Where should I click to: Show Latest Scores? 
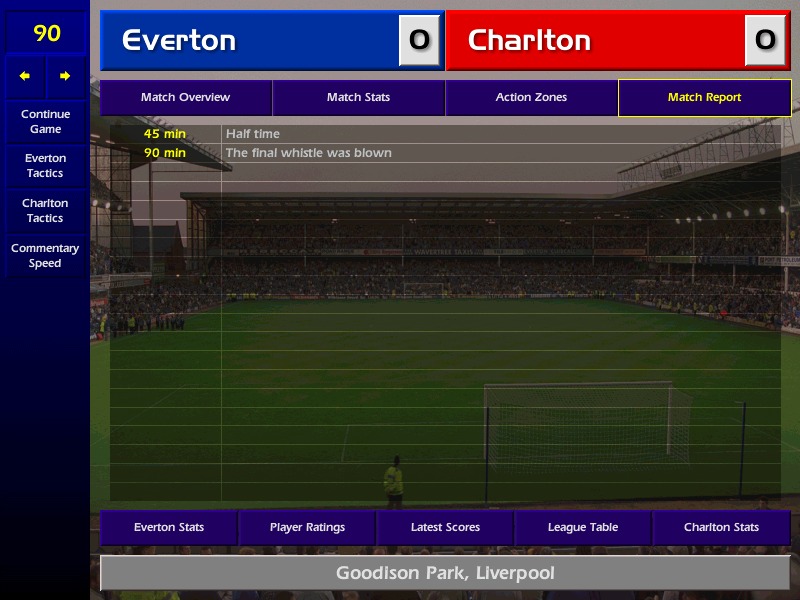pos(445,527)
